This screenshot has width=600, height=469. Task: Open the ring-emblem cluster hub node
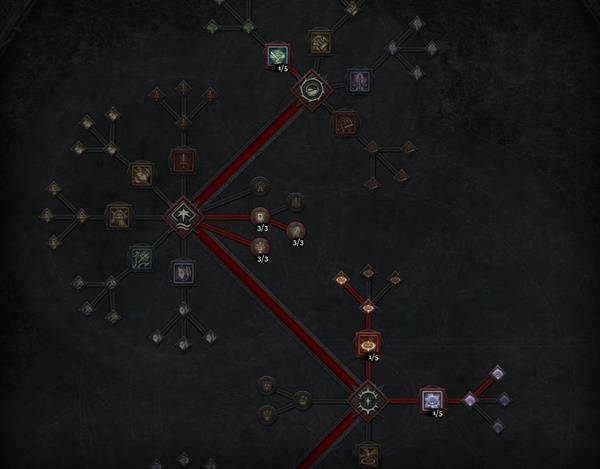[x=311, y=89]
